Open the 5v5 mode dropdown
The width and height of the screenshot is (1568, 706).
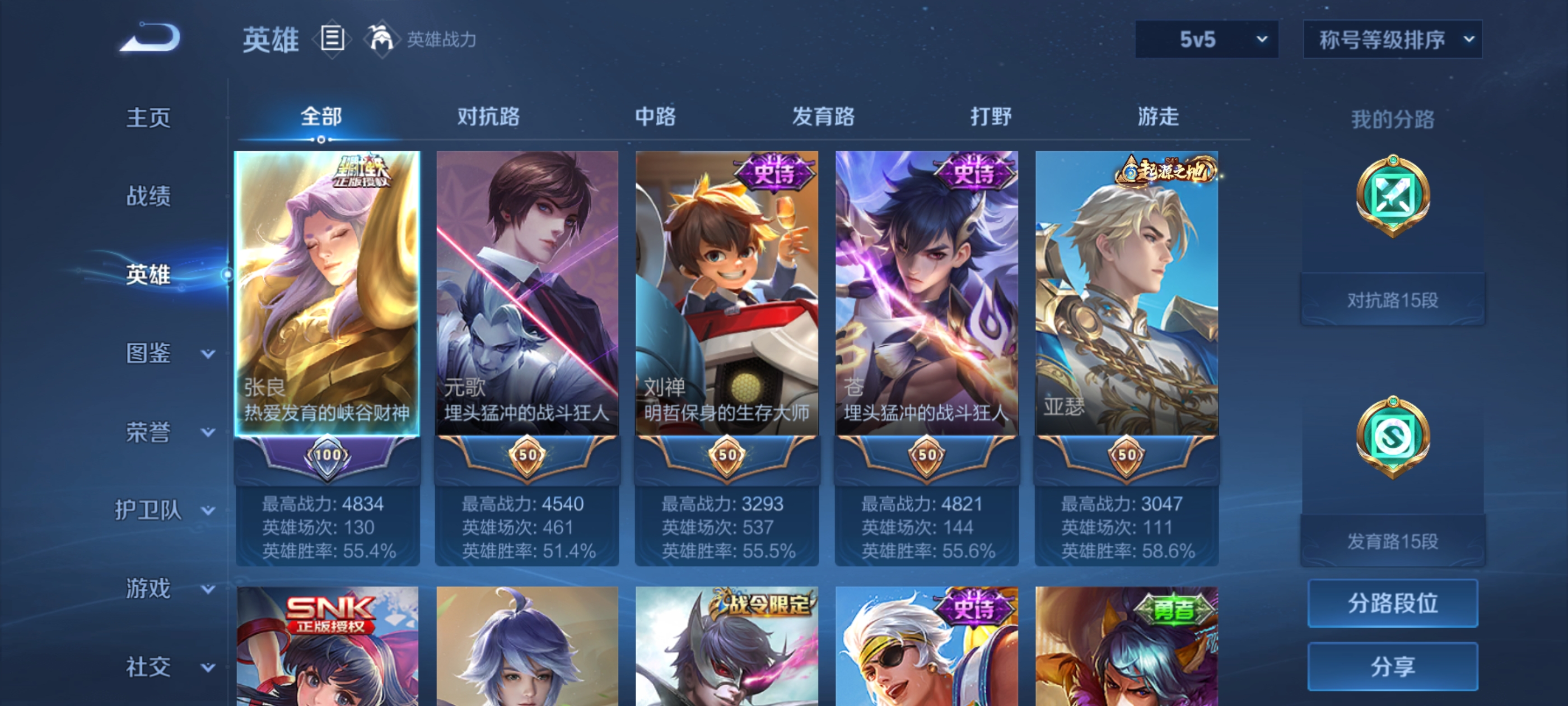pyautogui.click(x=1206, y=38)
